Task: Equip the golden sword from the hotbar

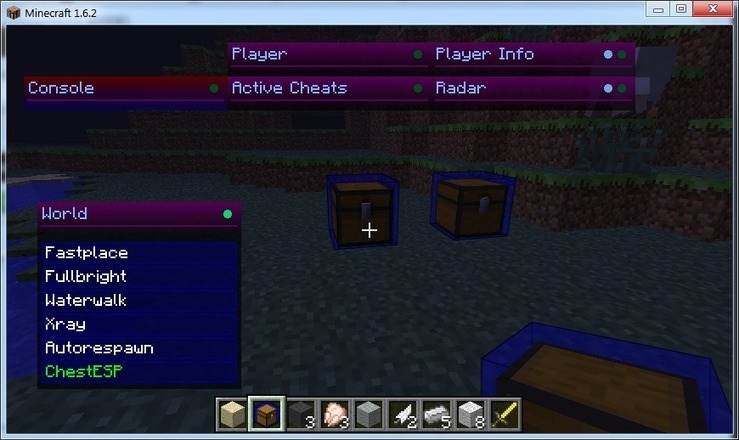Action: 504,414
